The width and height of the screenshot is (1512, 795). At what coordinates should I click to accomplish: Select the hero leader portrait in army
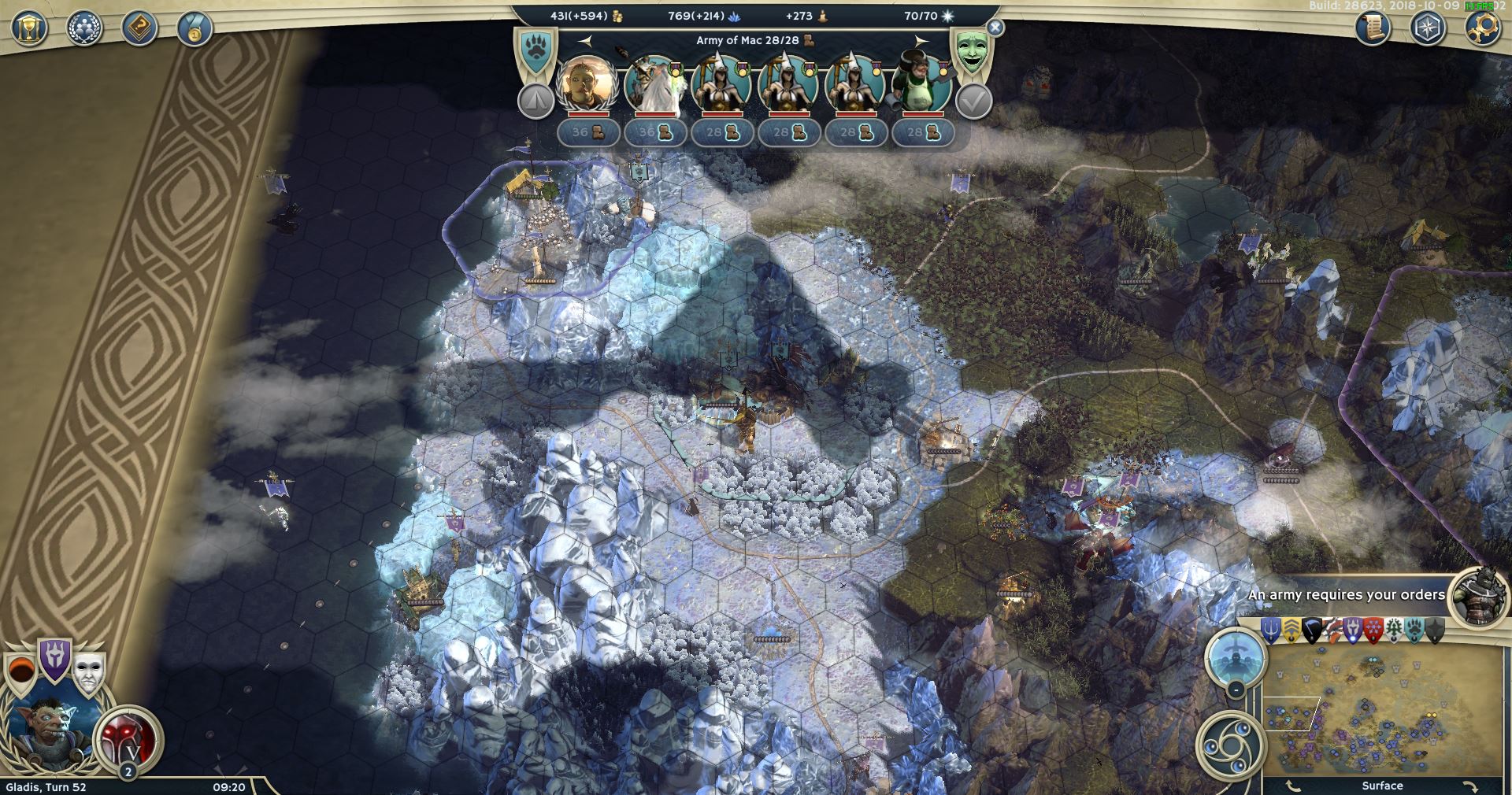click(585, 83)
